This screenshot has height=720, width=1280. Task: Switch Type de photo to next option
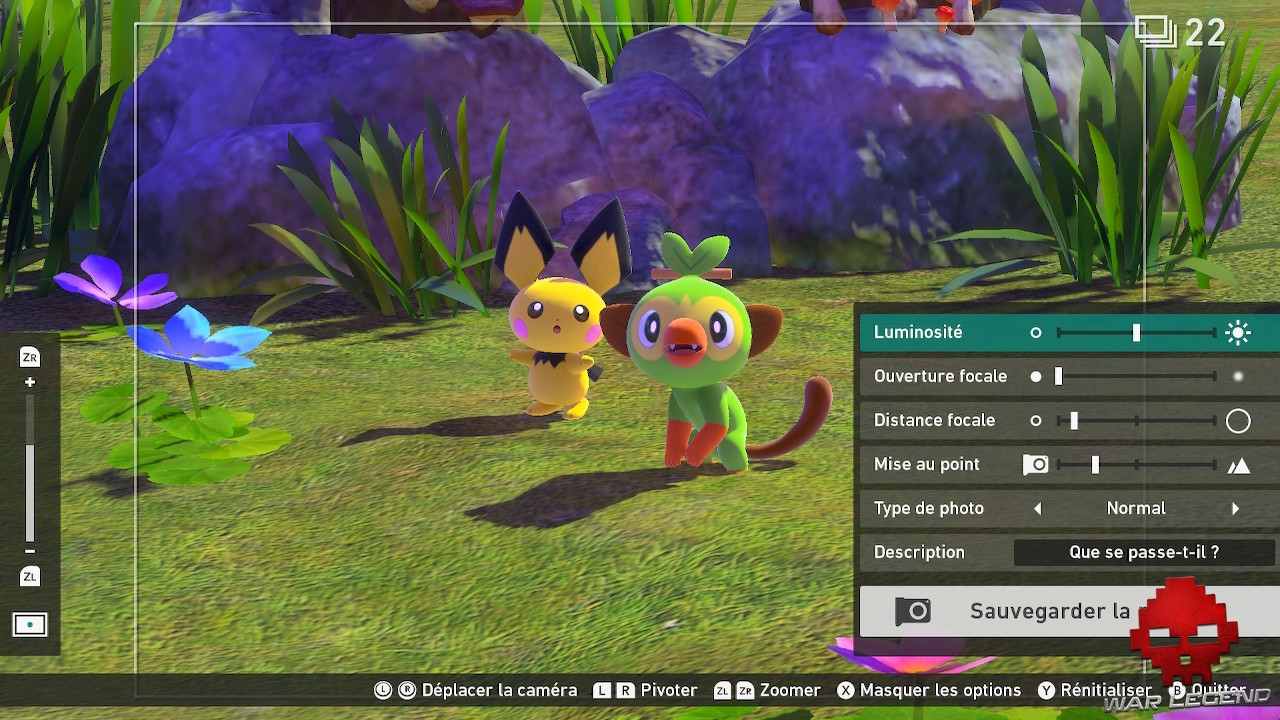(x=1236, y=508)
